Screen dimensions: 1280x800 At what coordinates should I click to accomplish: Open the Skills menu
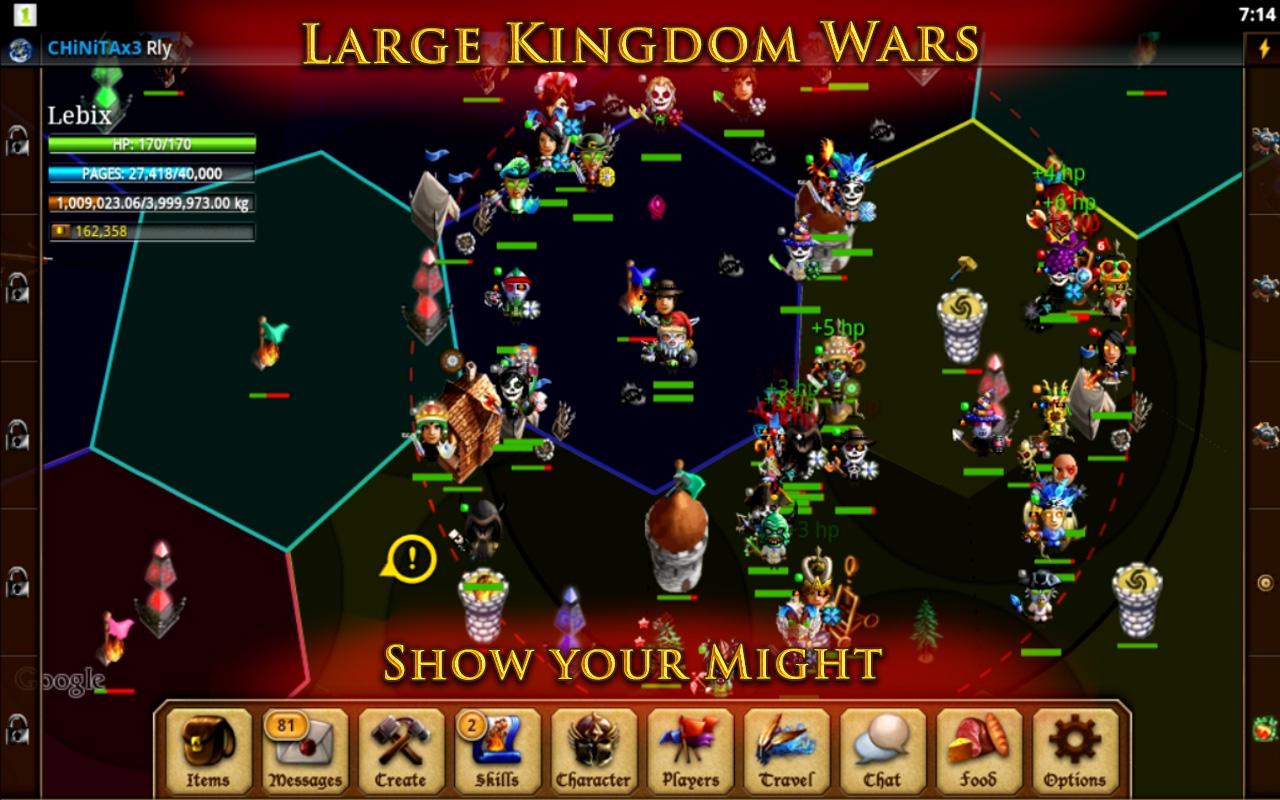pos(496,751)
